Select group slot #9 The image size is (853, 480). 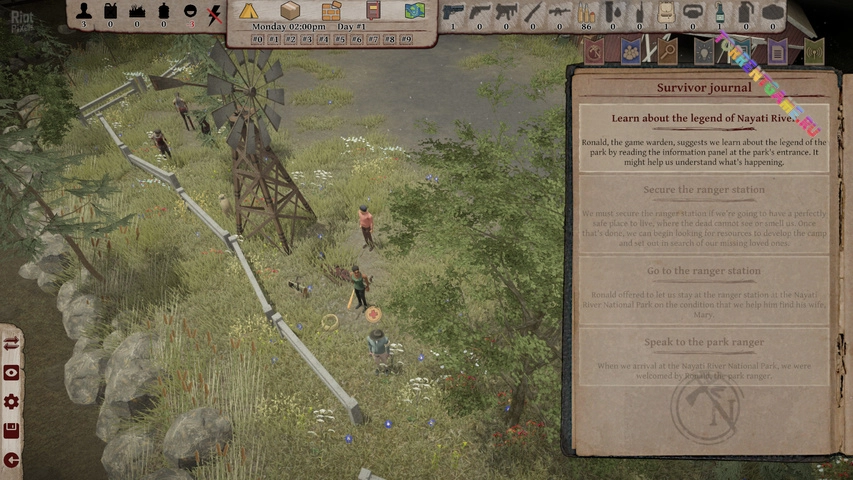click(x=406, y=39)
